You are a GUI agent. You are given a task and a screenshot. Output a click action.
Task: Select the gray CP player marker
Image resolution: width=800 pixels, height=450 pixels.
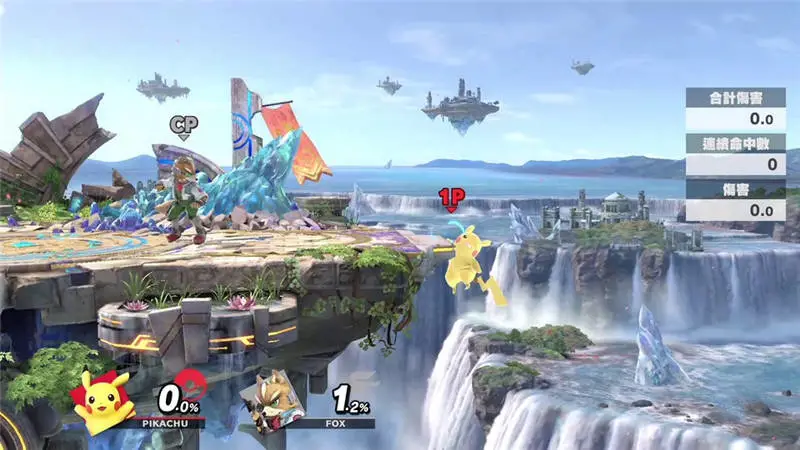point(184,125)
